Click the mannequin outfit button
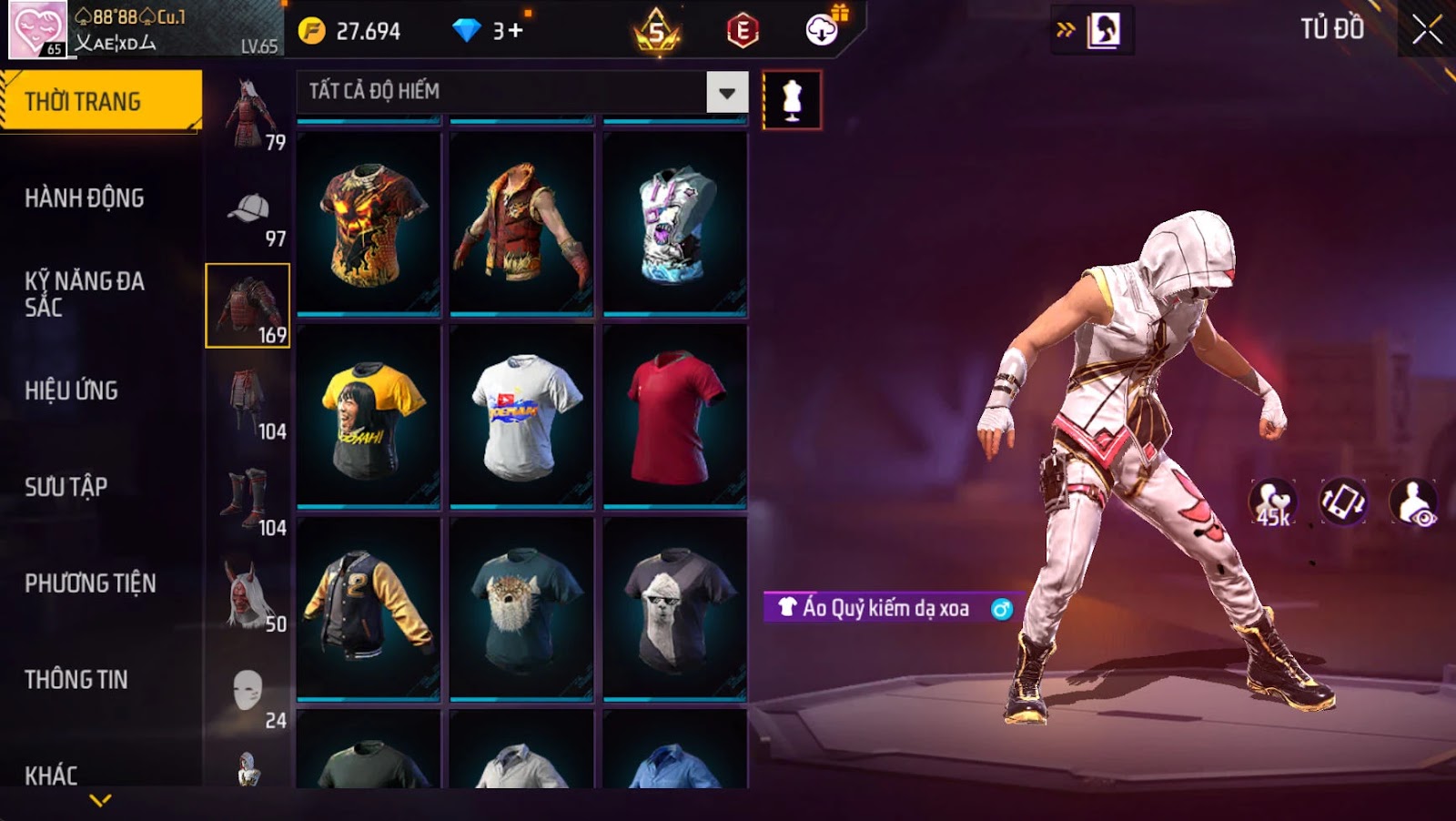This screenshot has width=1456, height=821. click(792, 100)
